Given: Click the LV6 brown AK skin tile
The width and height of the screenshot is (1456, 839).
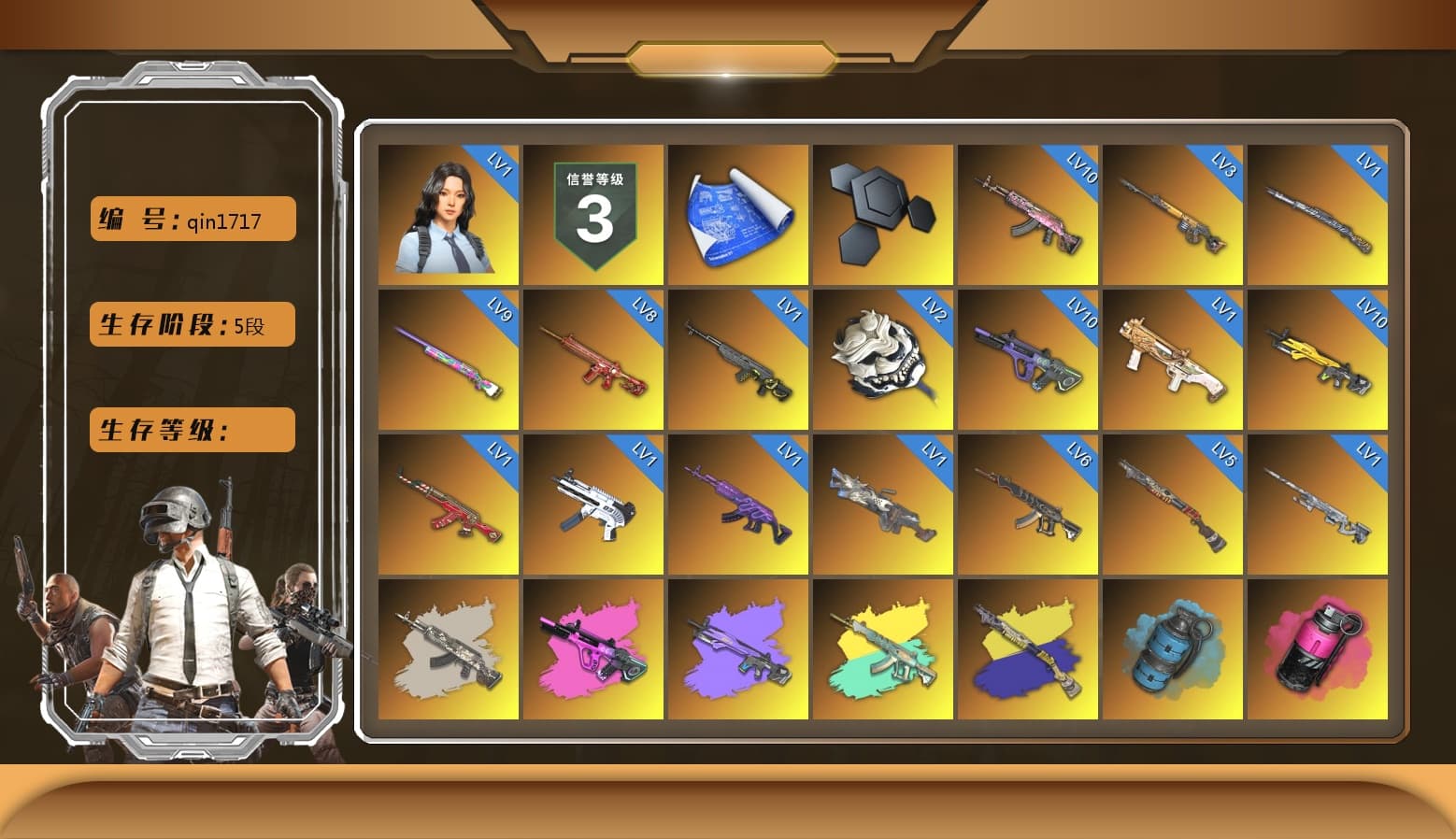Looking at the screenshot, I should point(1028,505).
